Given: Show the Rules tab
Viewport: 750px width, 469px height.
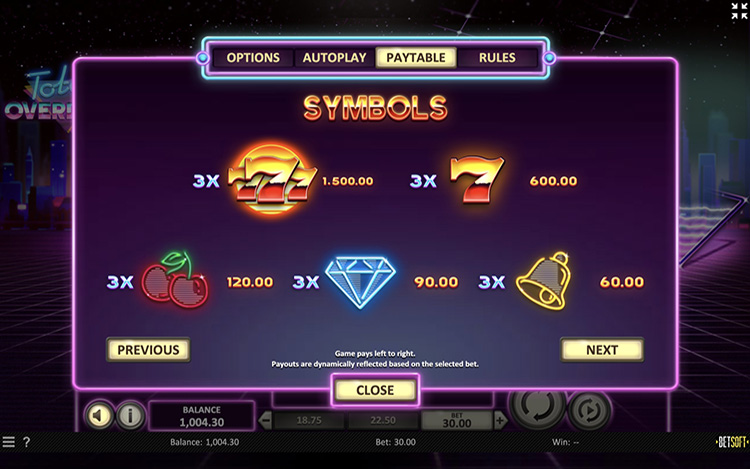Looking at the screenshot, I should point(497,58).
